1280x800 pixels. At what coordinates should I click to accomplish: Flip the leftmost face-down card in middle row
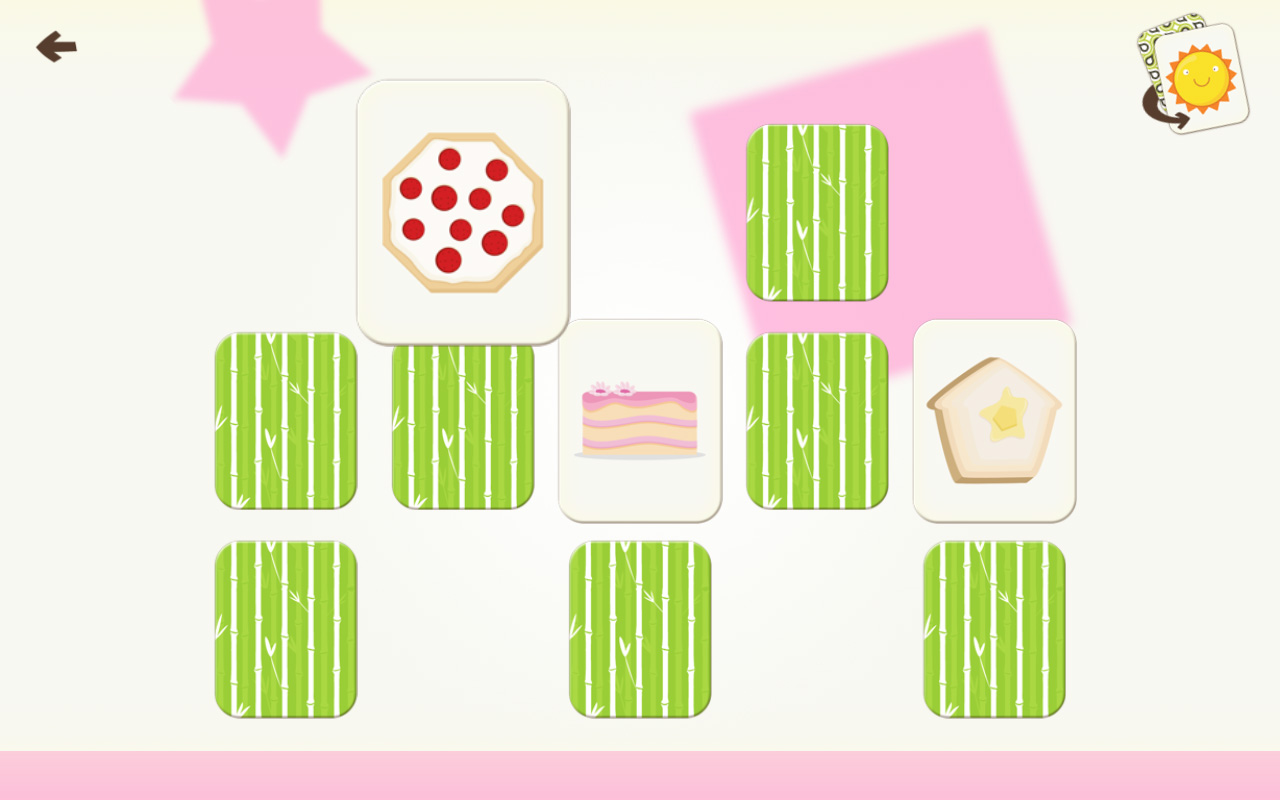click(285, 422)
